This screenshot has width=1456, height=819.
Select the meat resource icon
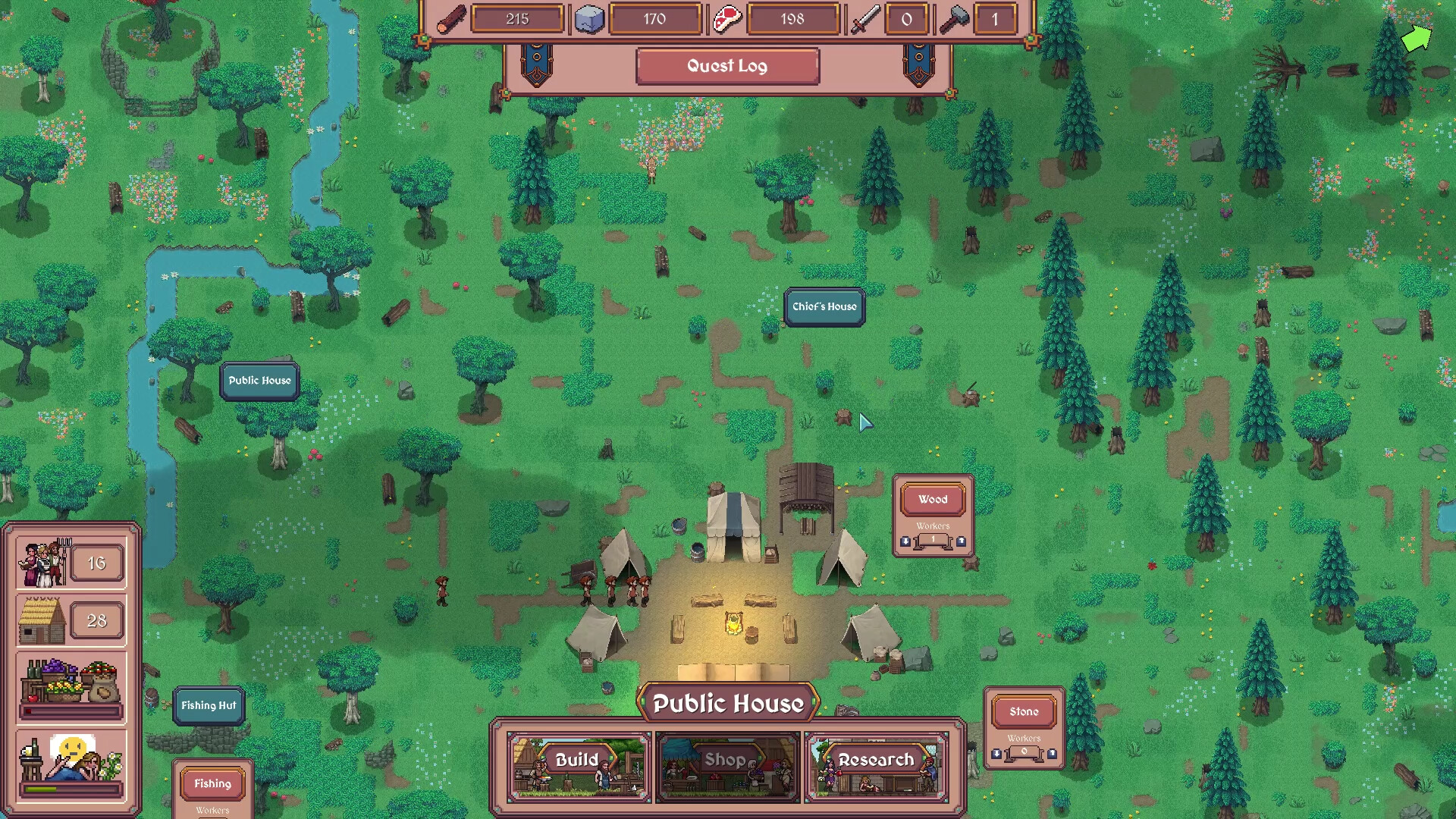click(x=726, y=19)
